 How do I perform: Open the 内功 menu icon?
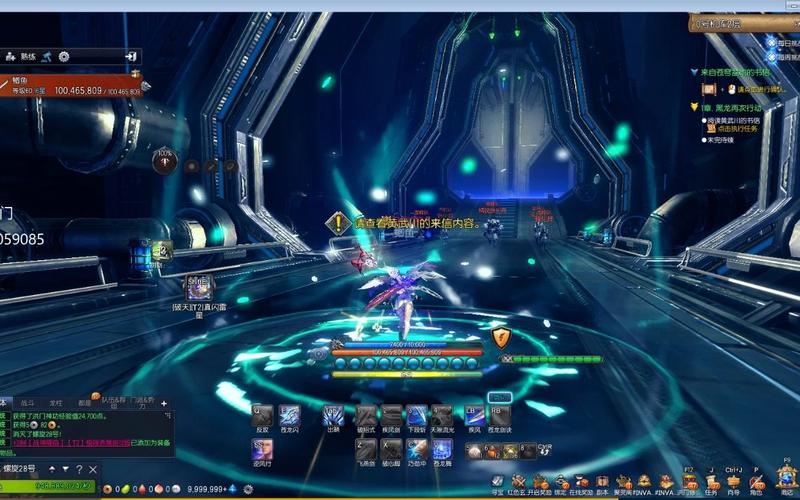click(x=734, y=482)
